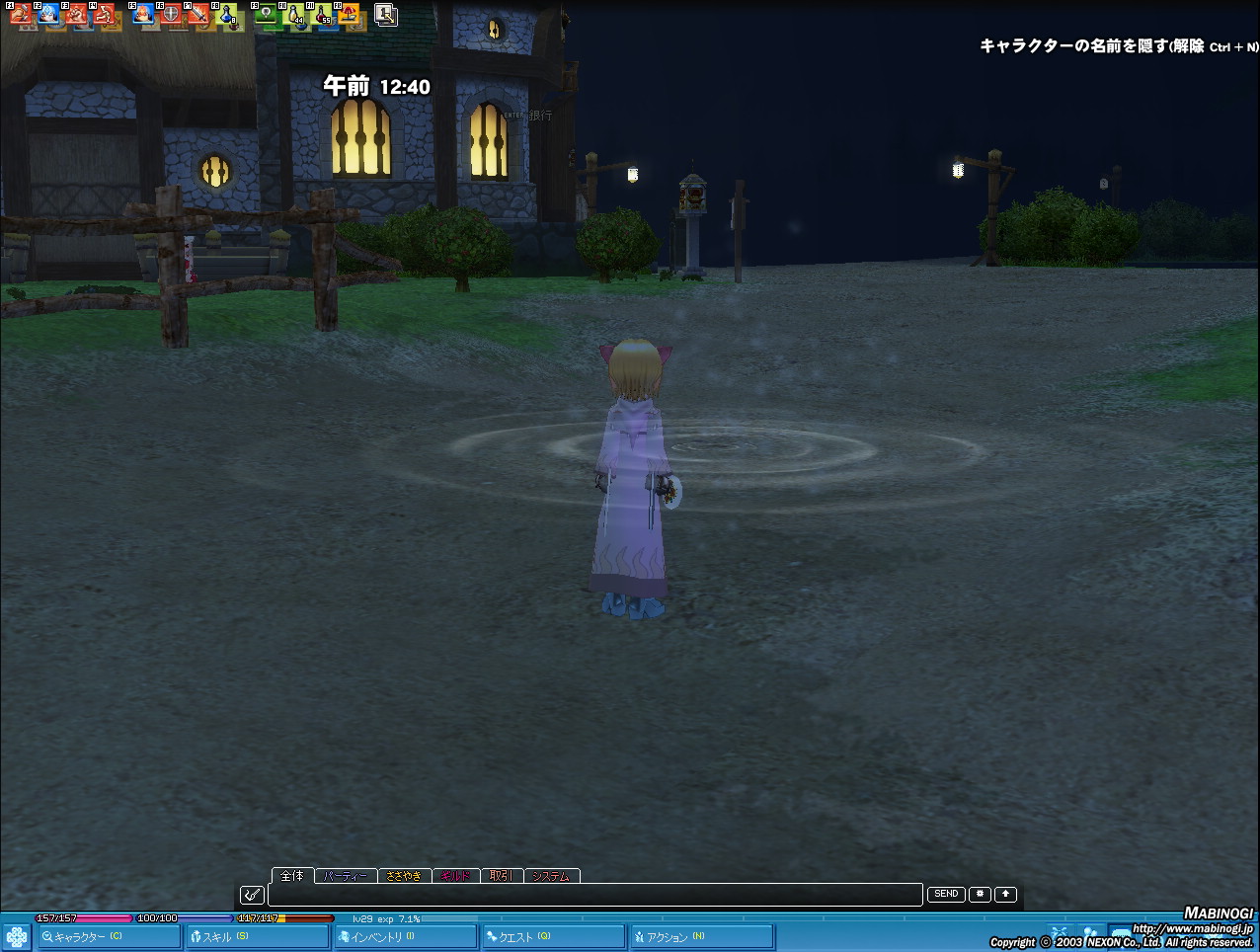Focus the chat message input box
This screenshot has height=952, width=1260.
coord(594,895)
